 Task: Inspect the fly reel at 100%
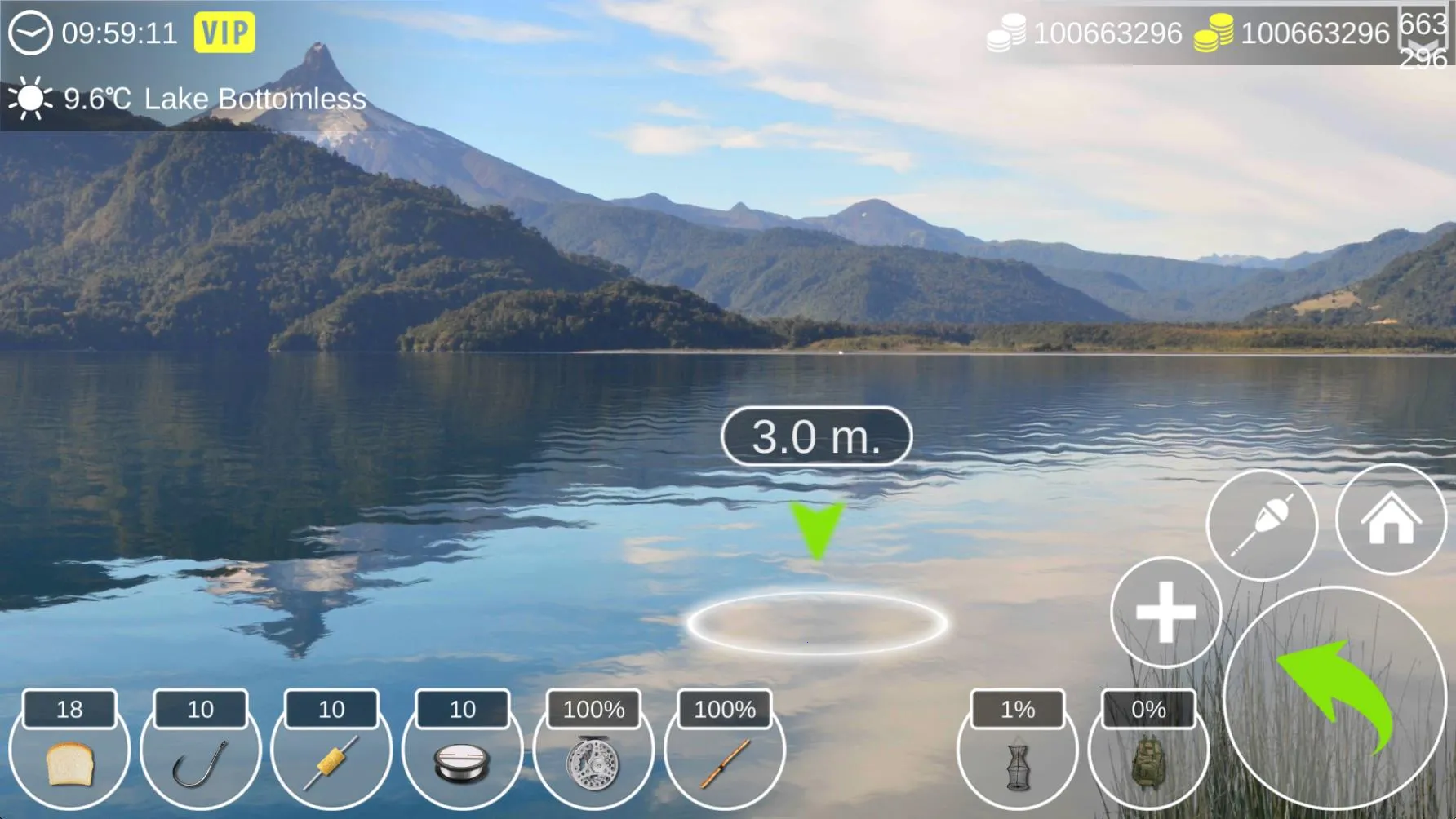(592, 763)
